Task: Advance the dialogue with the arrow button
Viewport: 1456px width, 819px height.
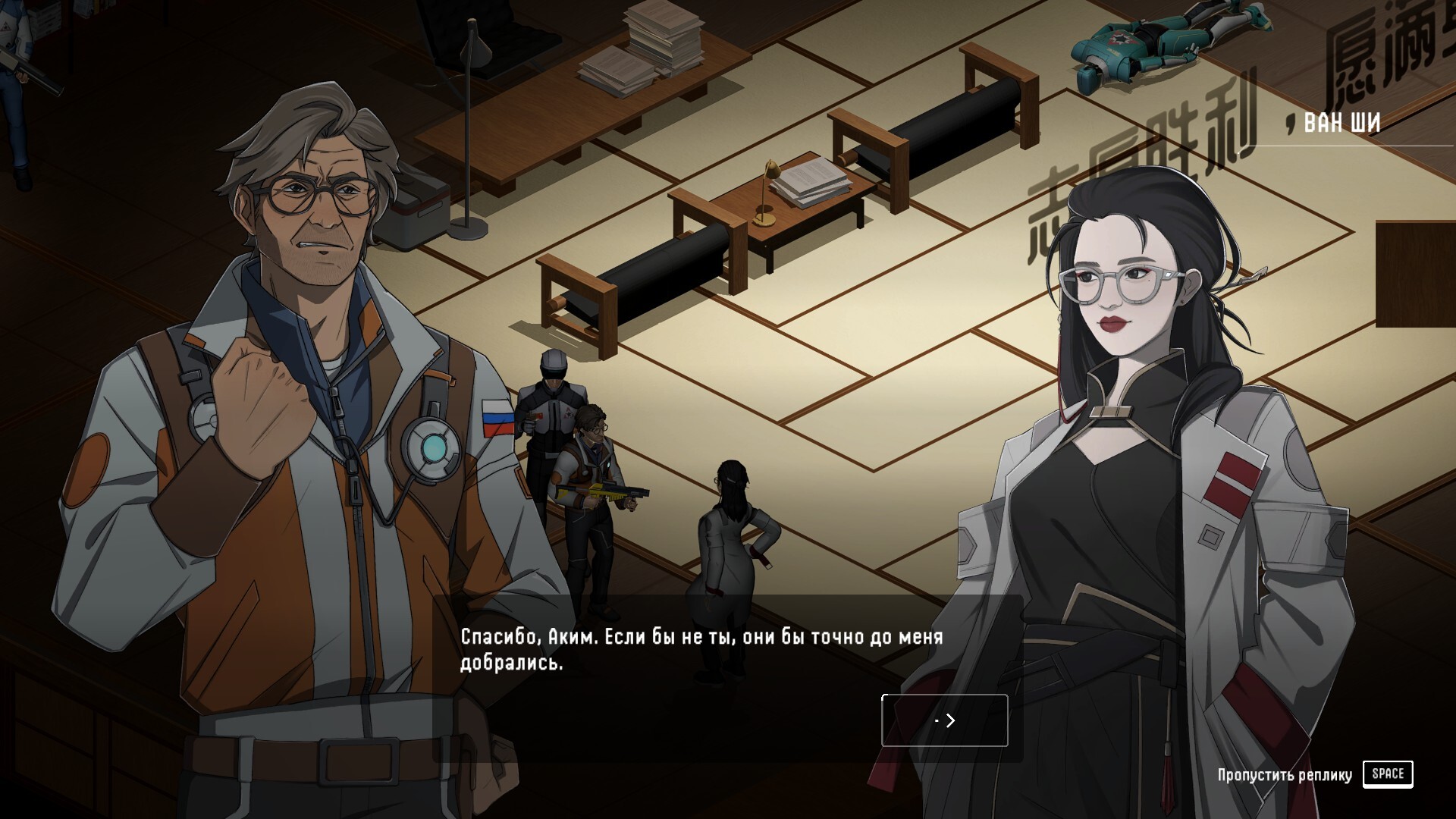Action: pyautogui.click(x=945, y=720)
